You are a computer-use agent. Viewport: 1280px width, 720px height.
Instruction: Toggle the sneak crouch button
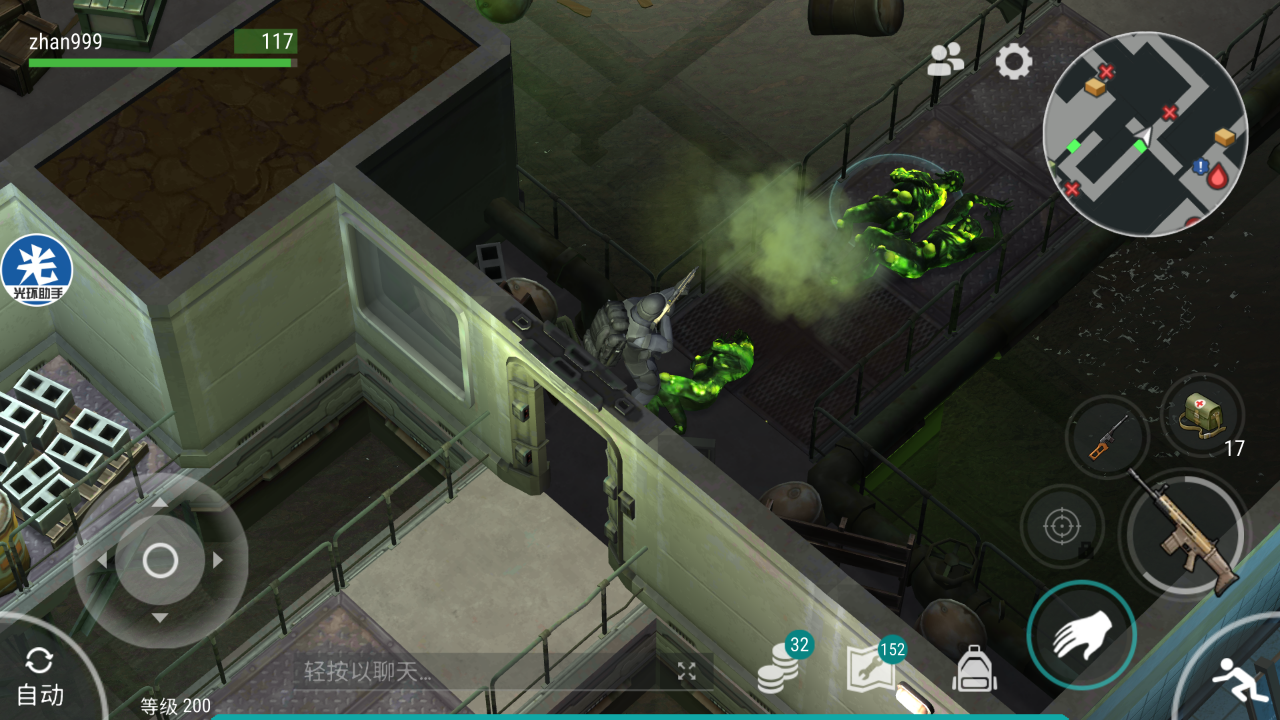click(x=1239, y=682)
